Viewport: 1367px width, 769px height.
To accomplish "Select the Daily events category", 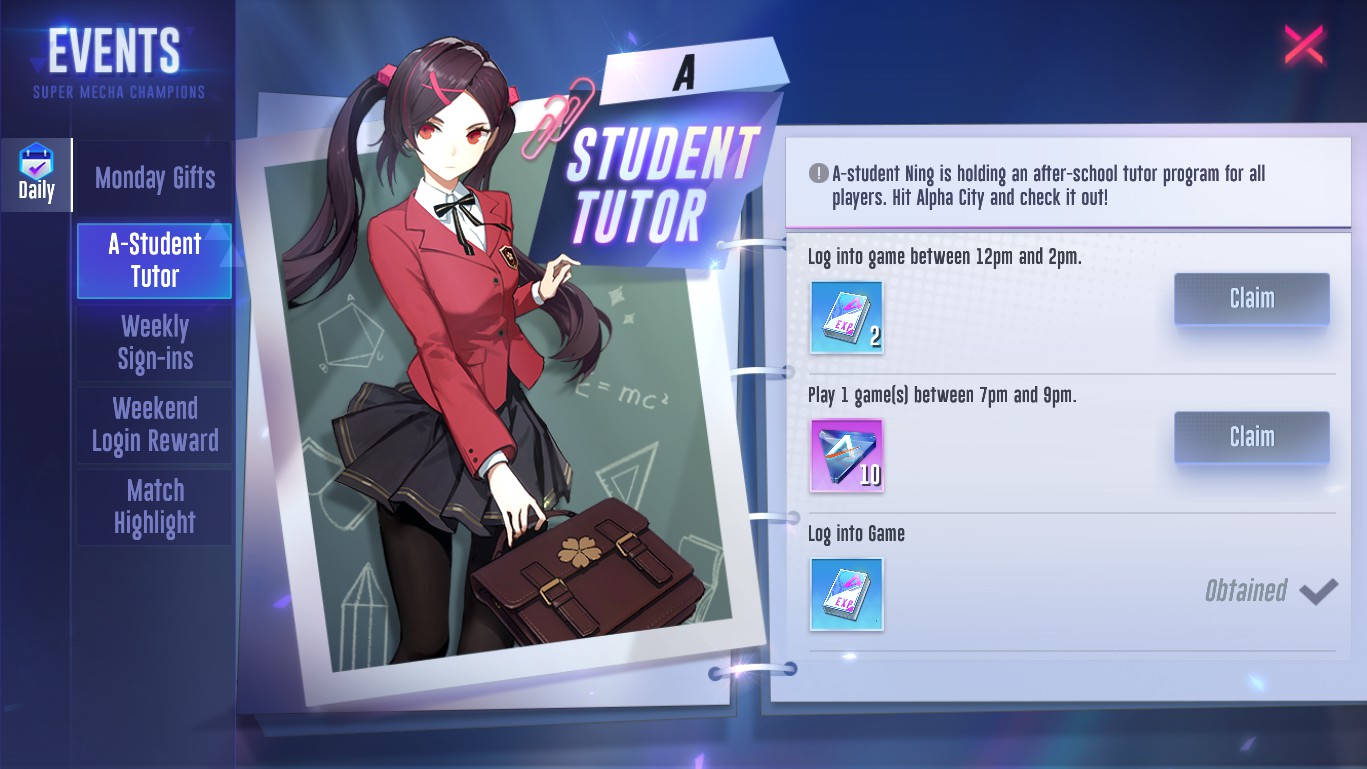I will point(36,174).
